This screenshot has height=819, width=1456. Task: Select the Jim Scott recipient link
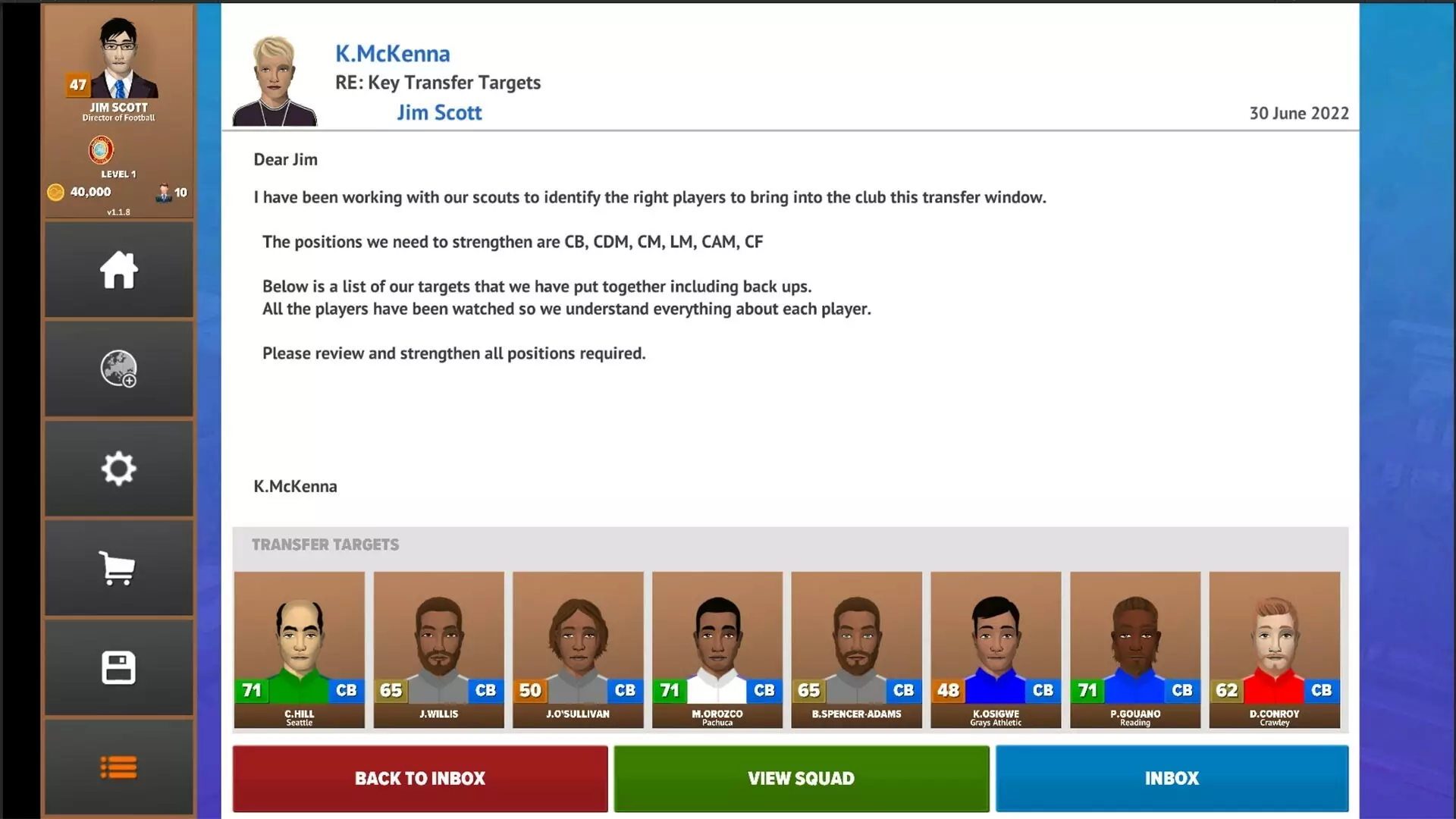440,112
